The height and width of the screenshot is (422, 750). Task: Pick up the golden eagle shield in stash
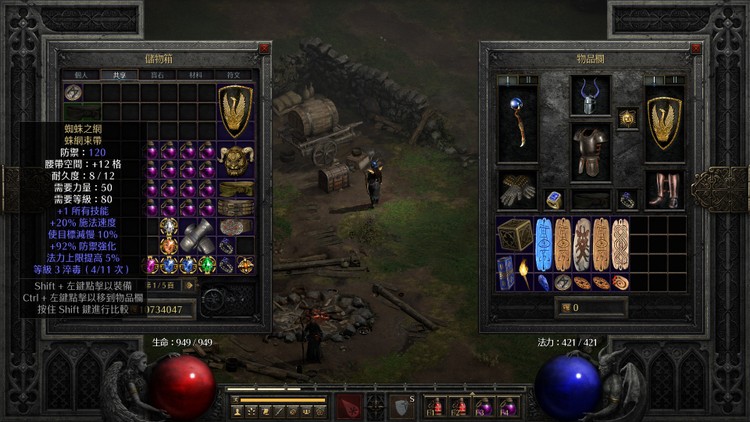[236, 111]
